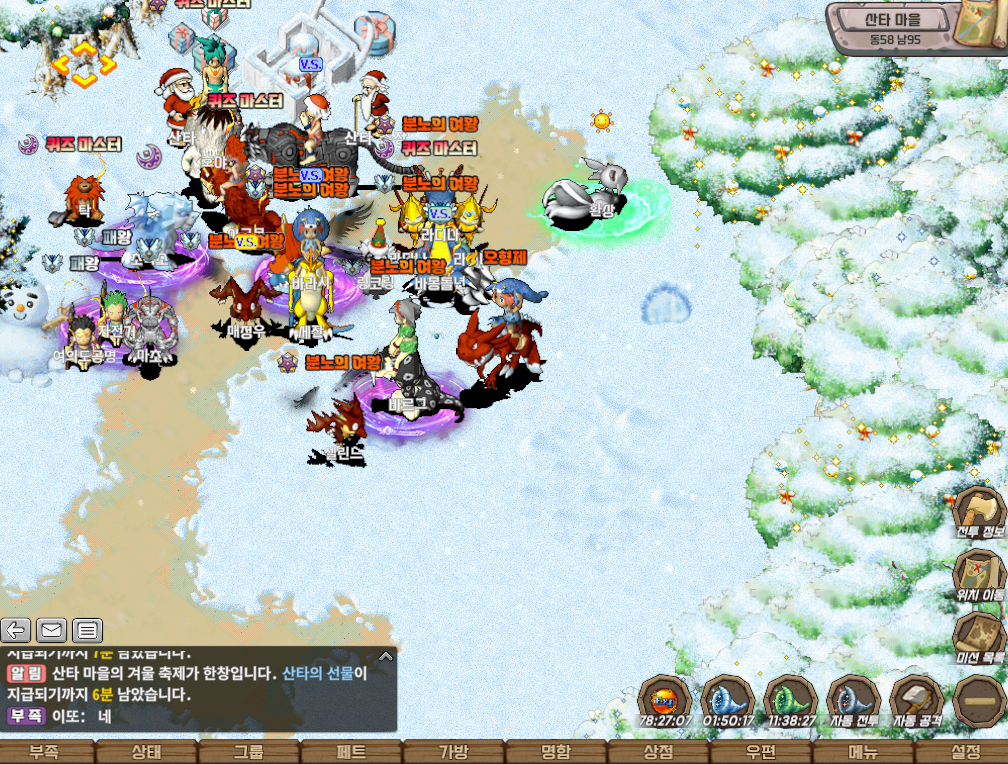This screenshot has height=764, width=1008.
Task: Collapse the round icon tray with minus button
Action: point(977,699)
